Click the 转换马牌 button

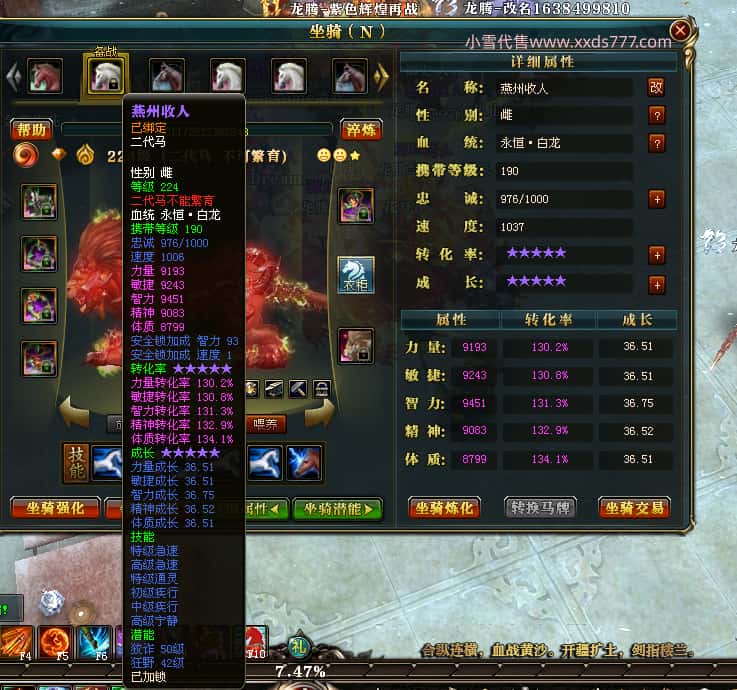coord(540,507)
